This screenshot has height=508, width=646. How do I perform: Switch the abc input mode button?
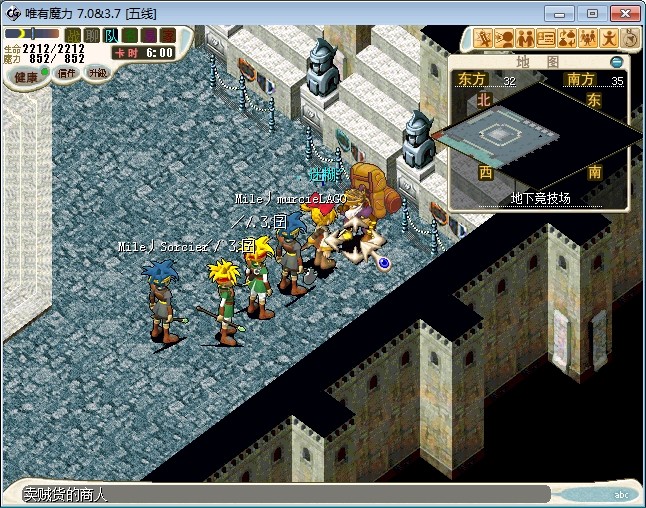(621, 495)
